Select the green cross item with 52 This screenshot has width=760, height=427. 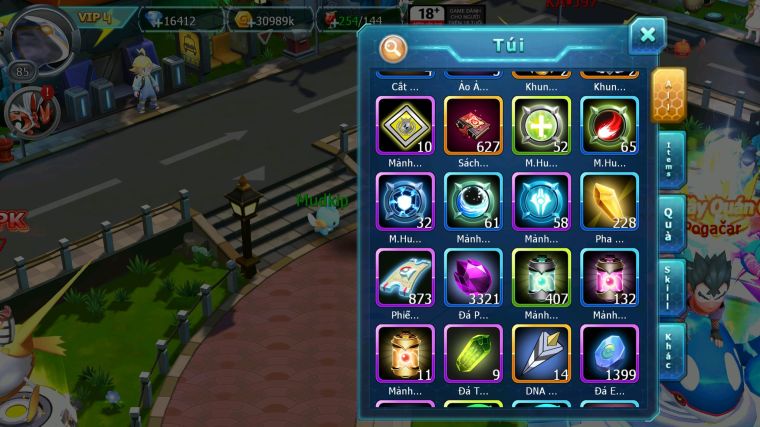point(541,125)
